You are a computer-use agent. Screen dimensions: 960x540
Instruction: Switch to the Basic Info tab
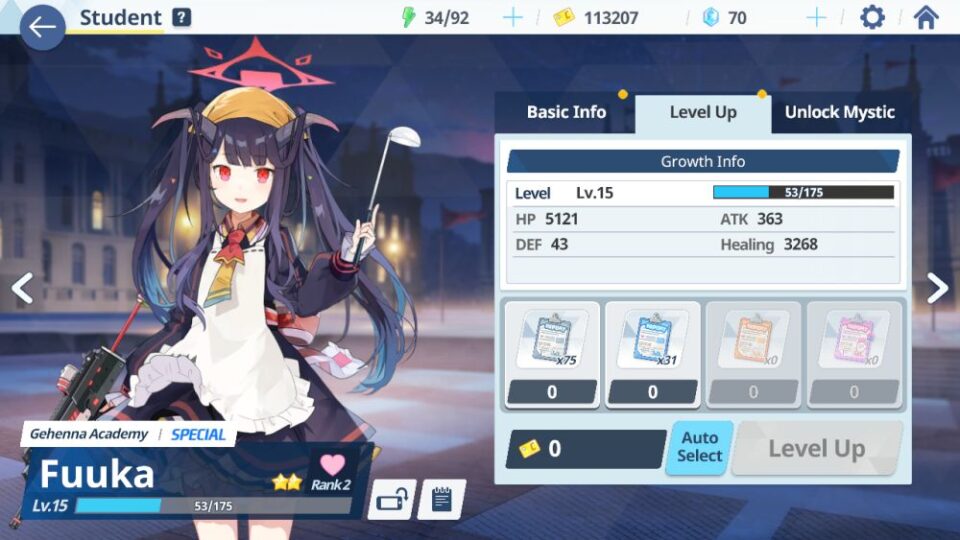[566, 112]
